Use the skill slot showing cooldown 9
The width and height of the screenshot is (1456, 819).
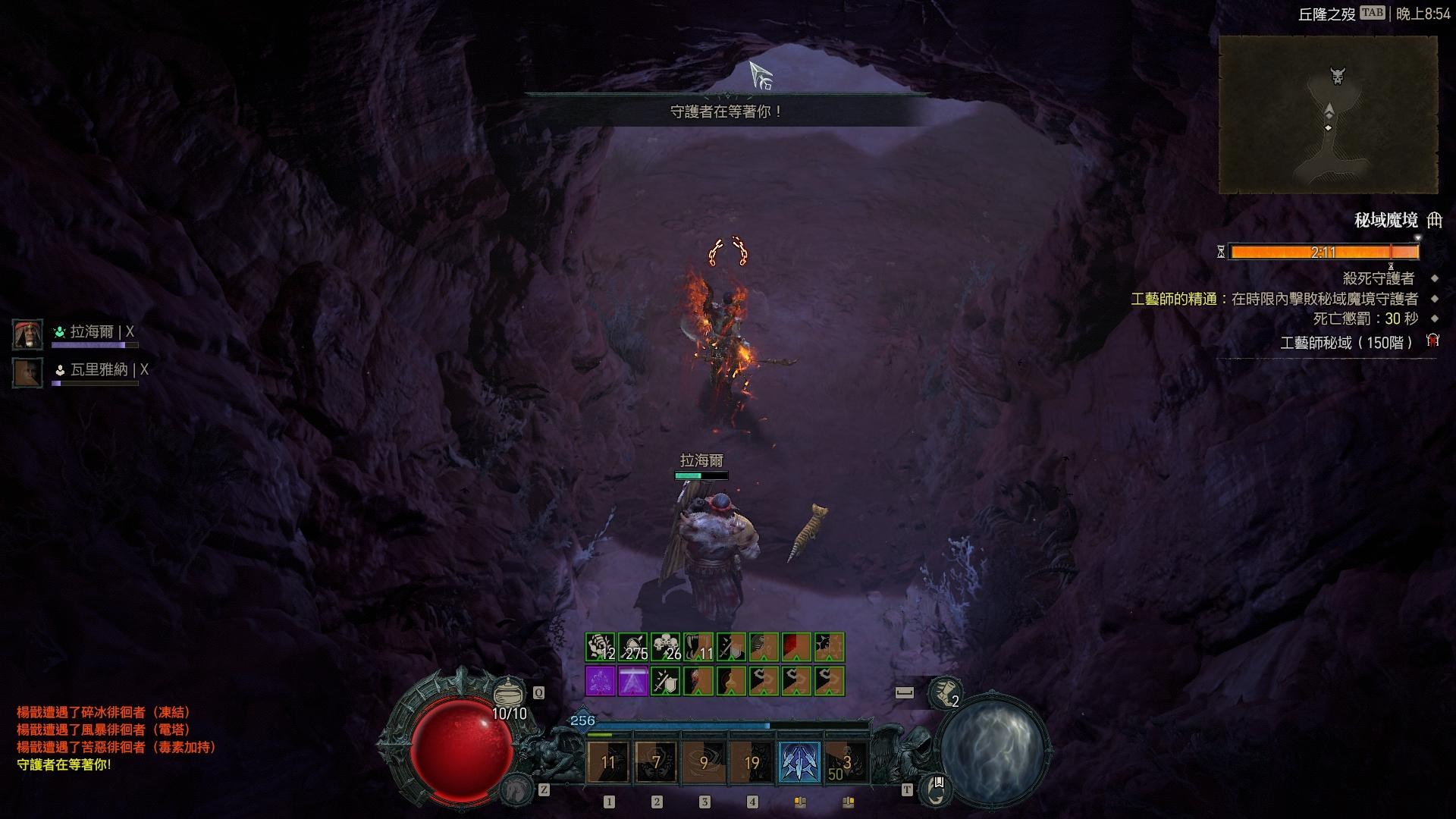[704, 761]
